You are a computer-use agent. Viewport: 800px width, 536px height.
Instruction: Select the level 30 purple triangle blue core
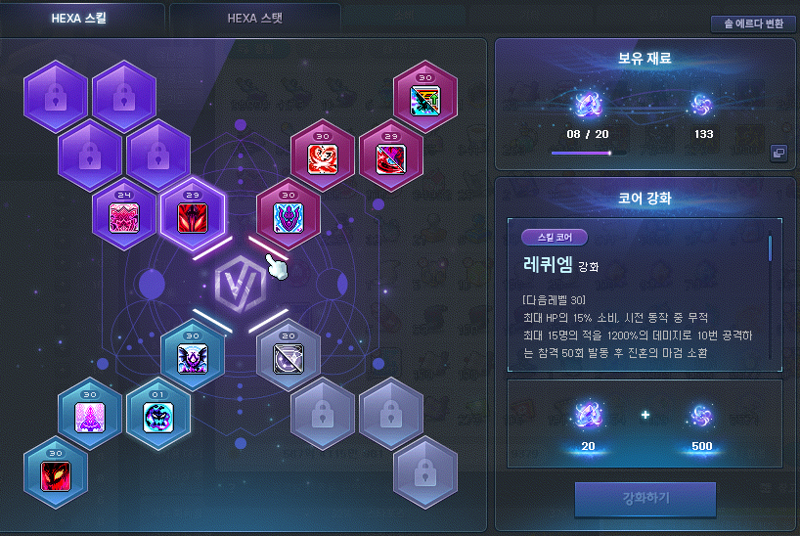[90, 416]
